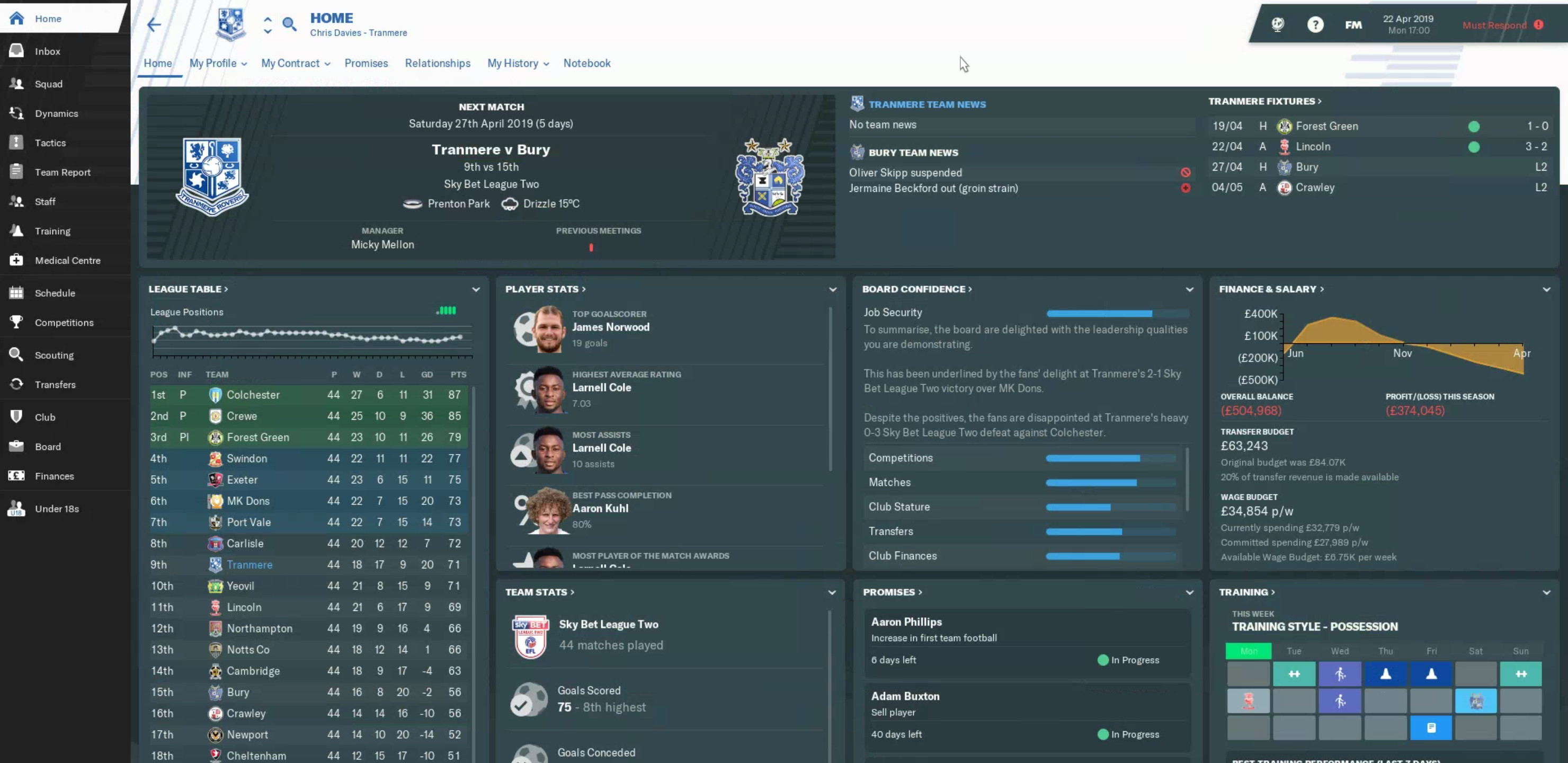Switch to the Promises tab
Image resolution: width=1568 pixels, height=763 pixels.
[366, 64]
